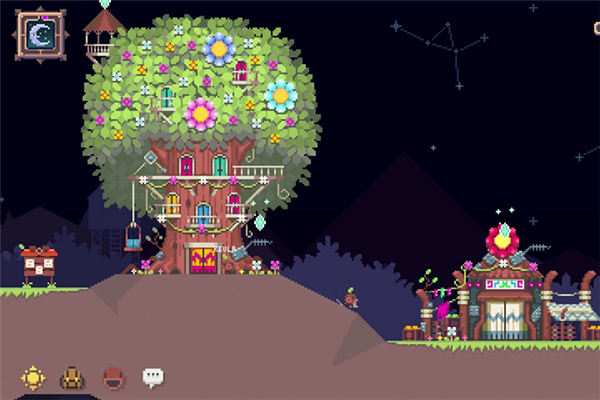Click the crescent moon time-of-day icon

pyautogui.click(x=40, y=35)
